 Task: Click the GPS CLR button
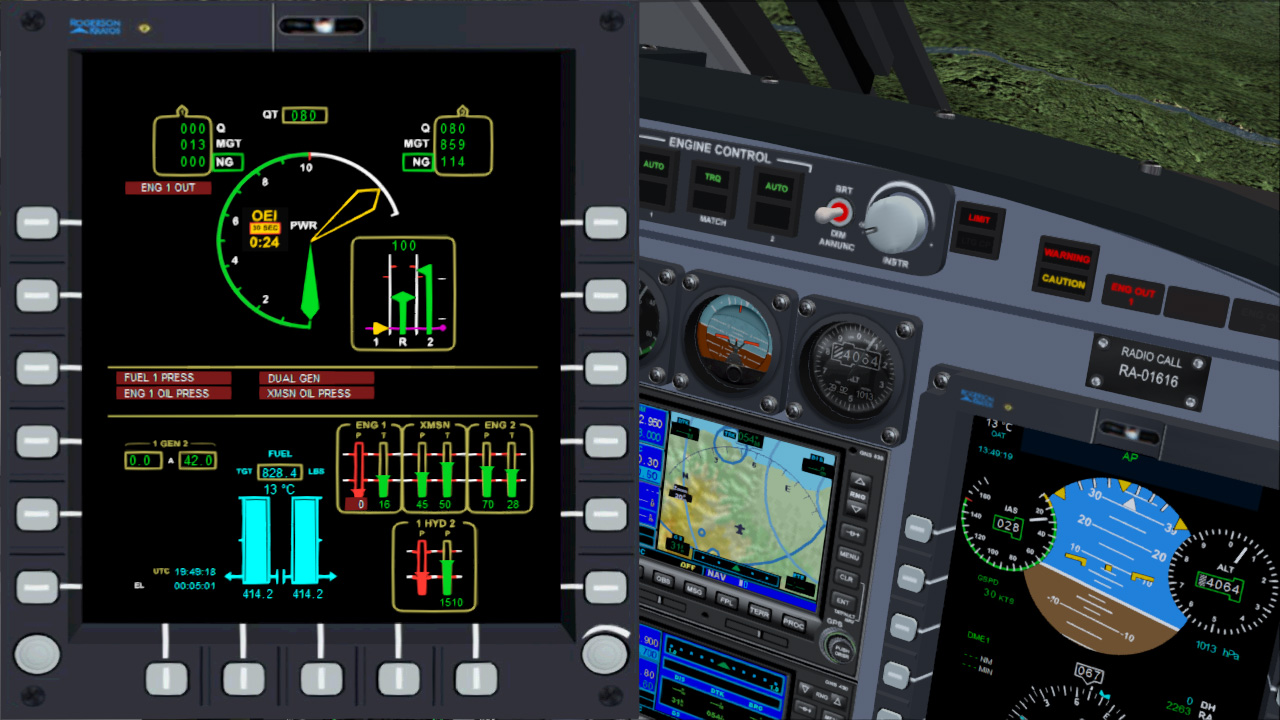pos(845,577)
